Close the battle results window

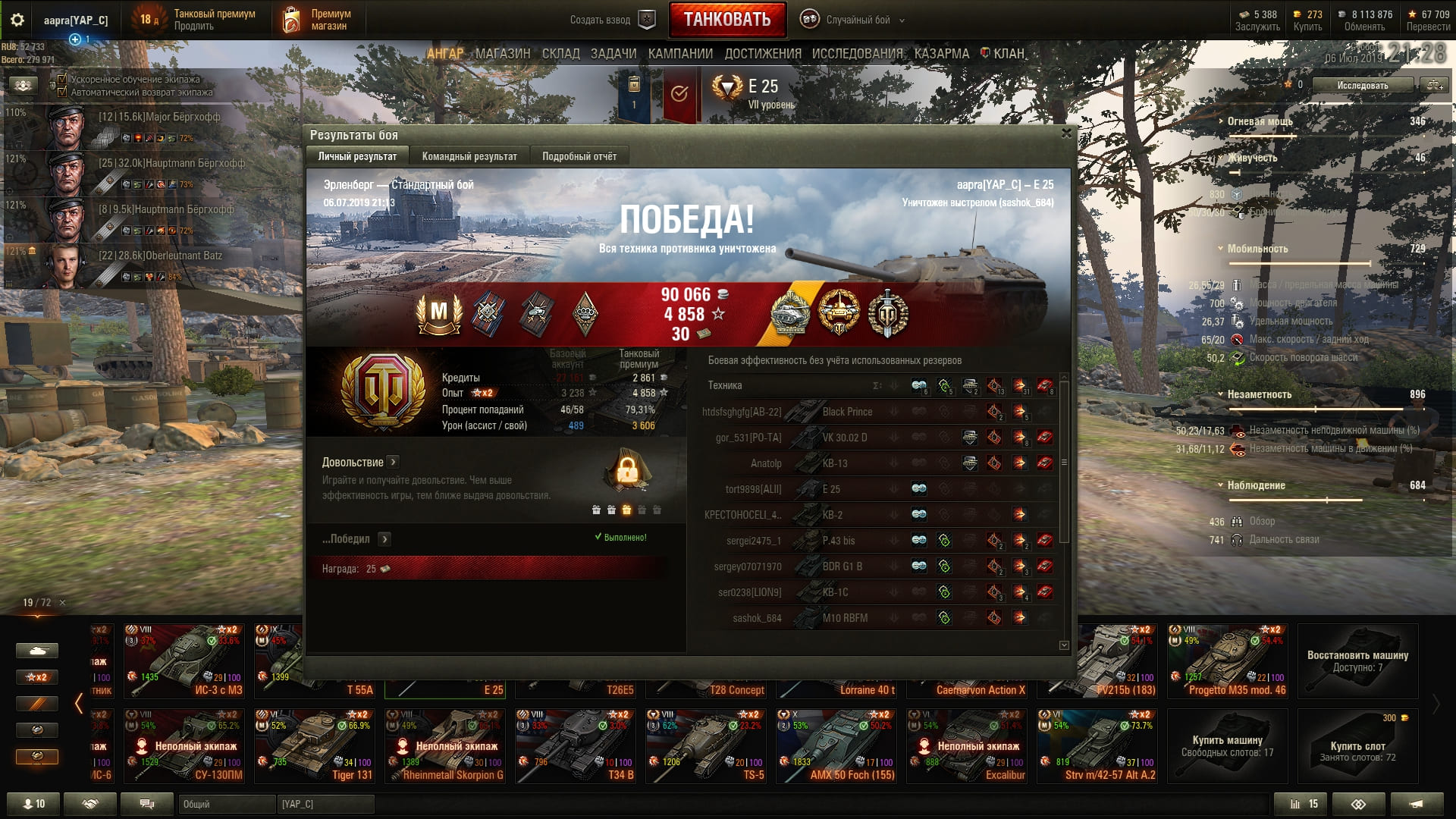1066,133
